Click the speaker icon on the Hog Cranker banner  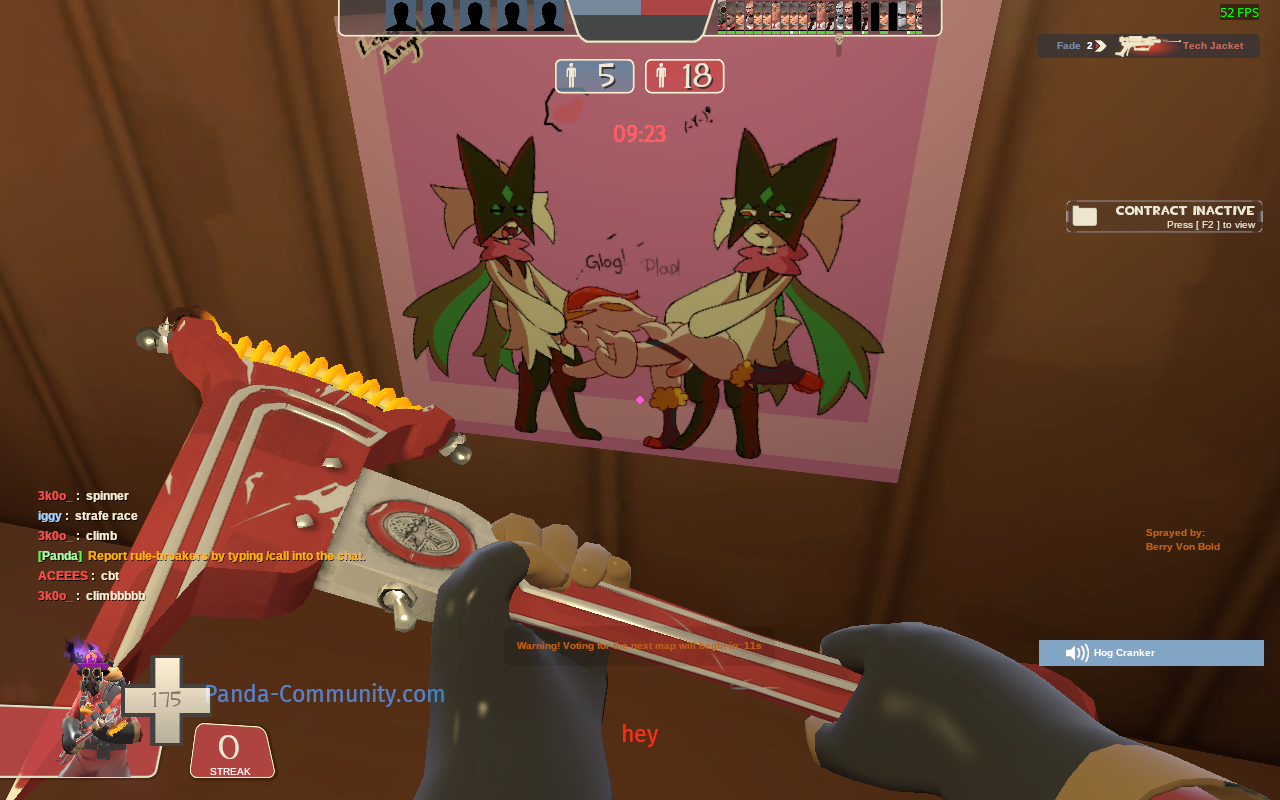[1077, 652]
